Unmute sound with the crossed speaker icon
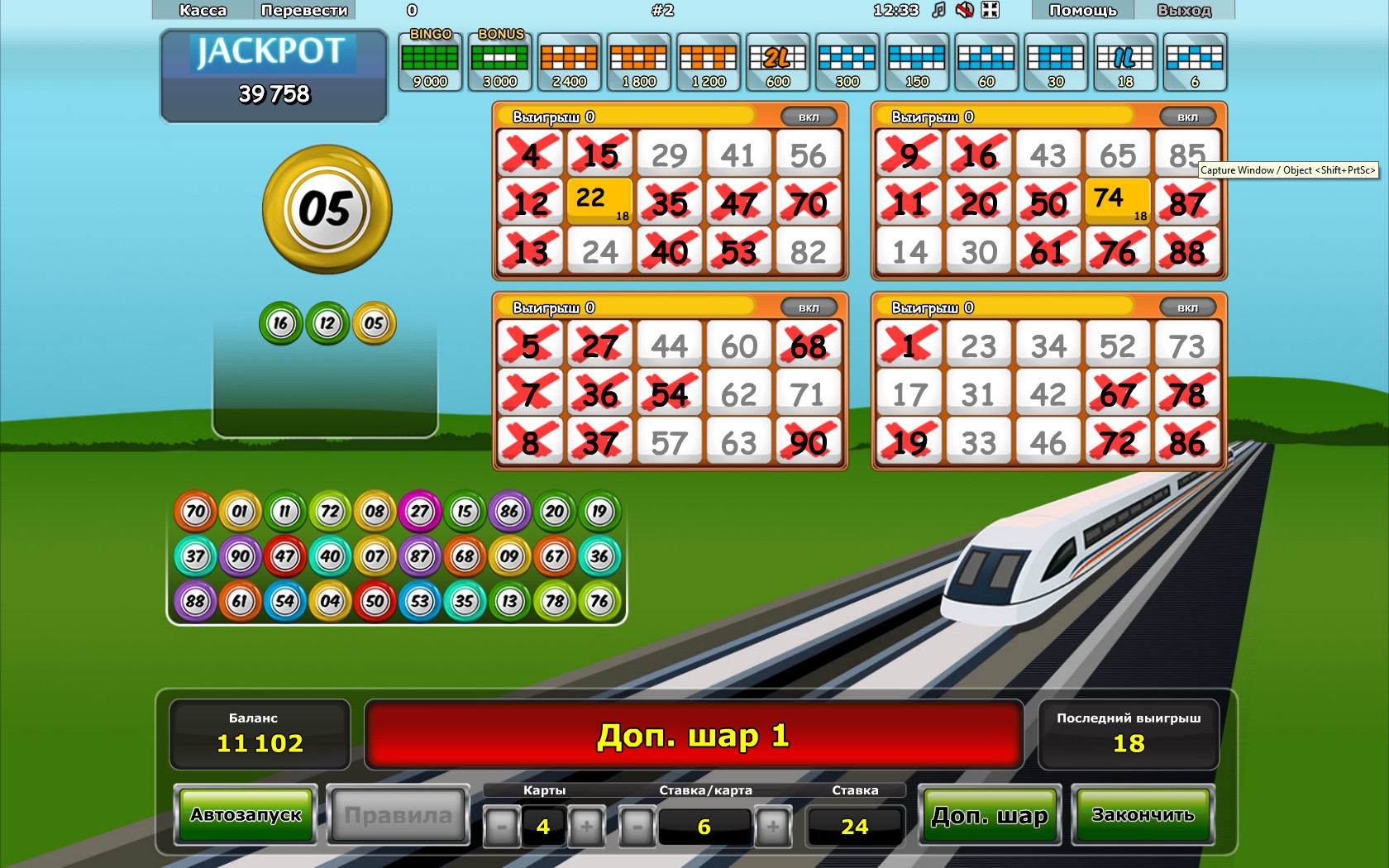This screenshot has height=868, width=1389. [x=964, y=10]
